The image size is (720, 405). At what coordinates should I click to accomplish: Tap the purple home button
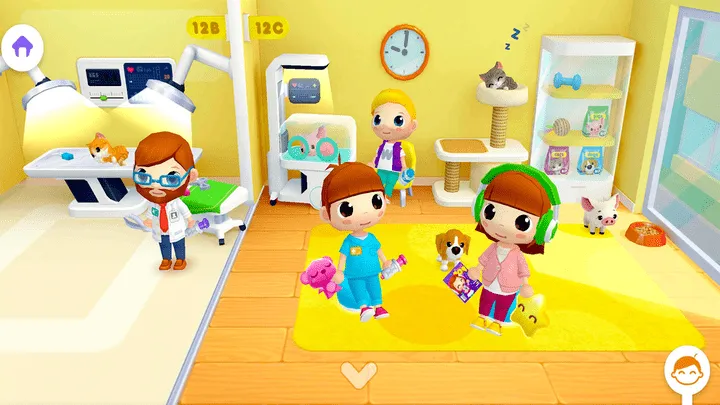22,45
